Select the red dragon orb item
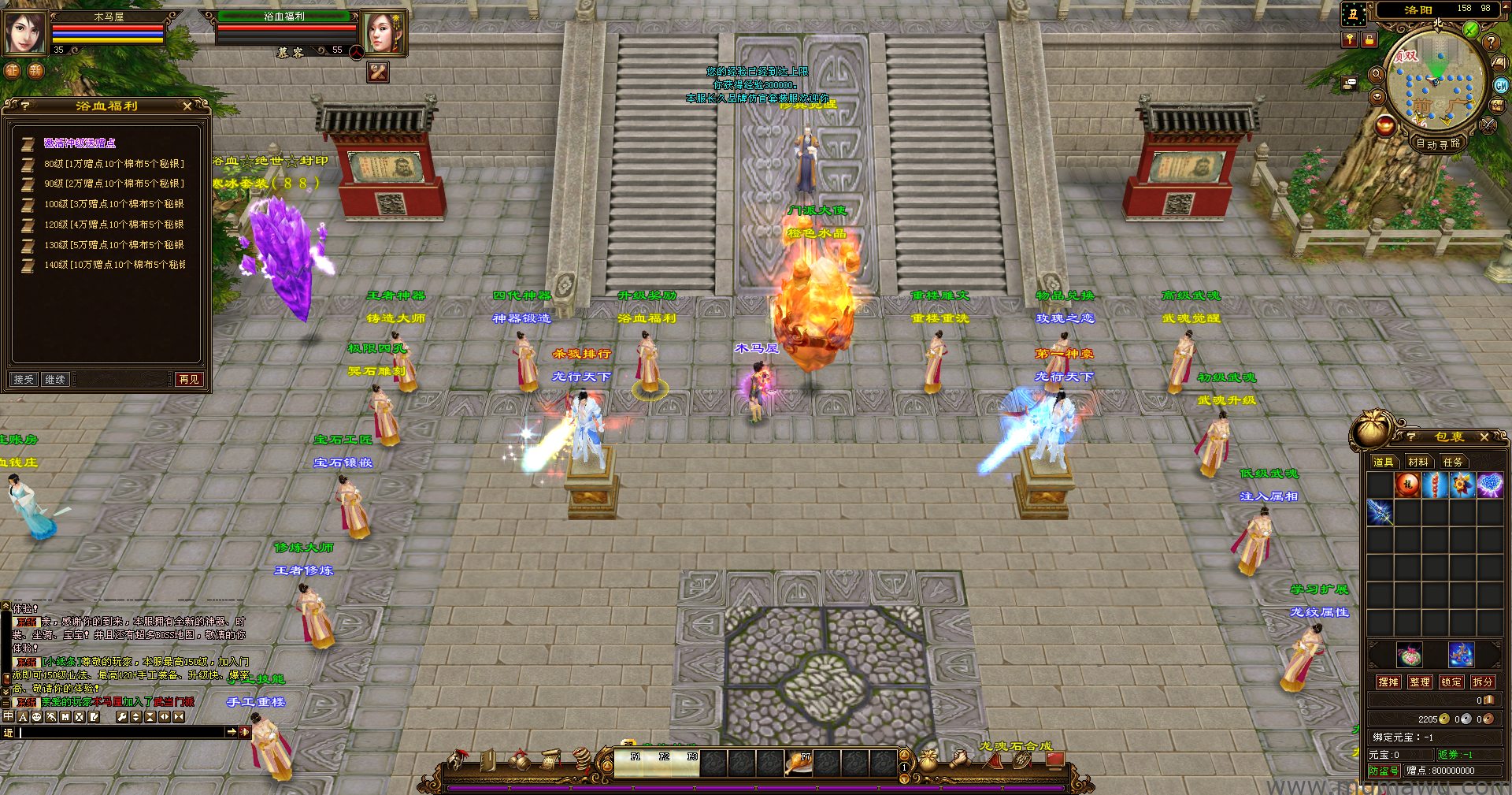The height and width of the screenshot is (795, 1512). [1407, 485]
